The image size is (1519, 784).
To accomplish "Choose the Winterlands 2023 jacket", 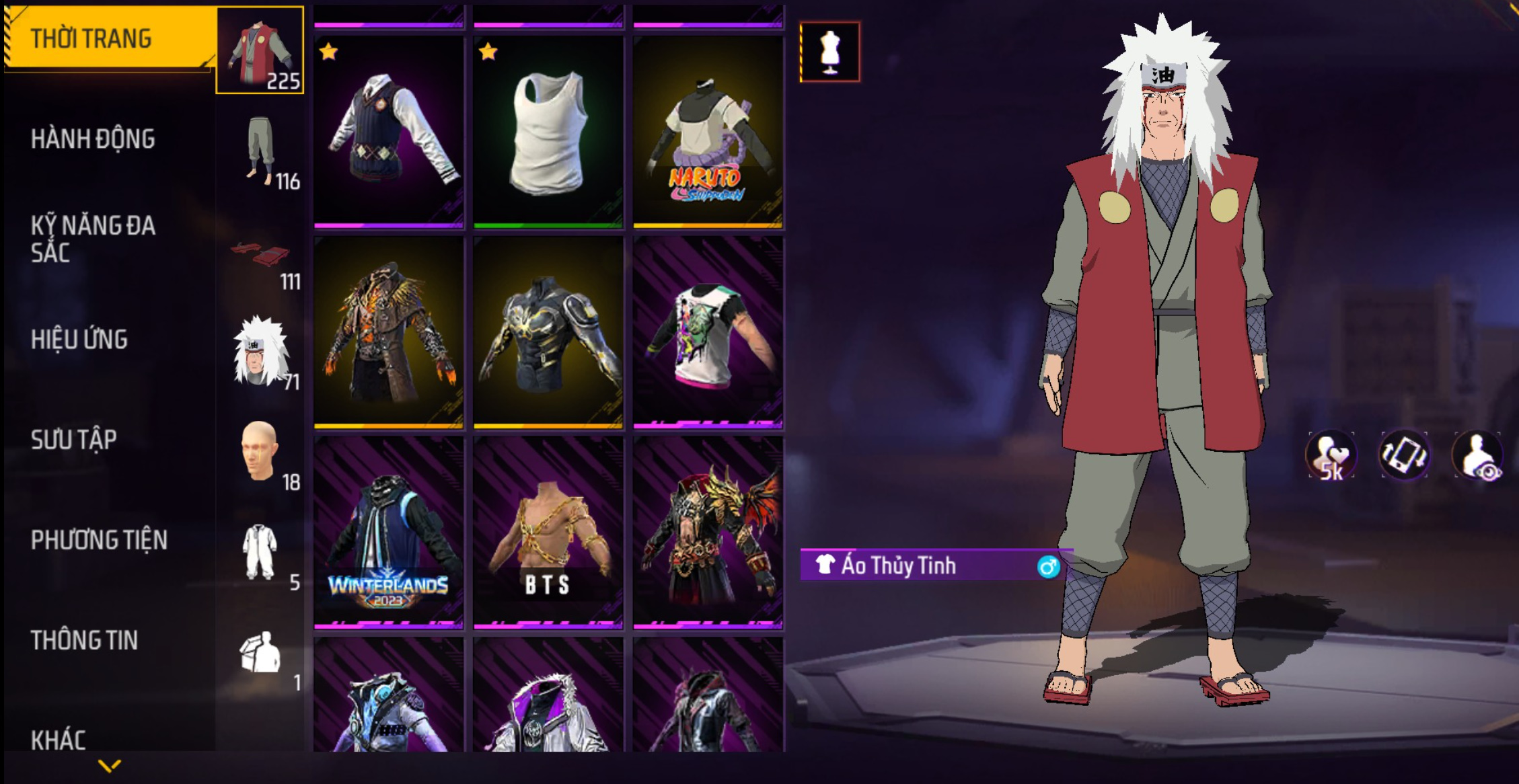I will point(389,533).
